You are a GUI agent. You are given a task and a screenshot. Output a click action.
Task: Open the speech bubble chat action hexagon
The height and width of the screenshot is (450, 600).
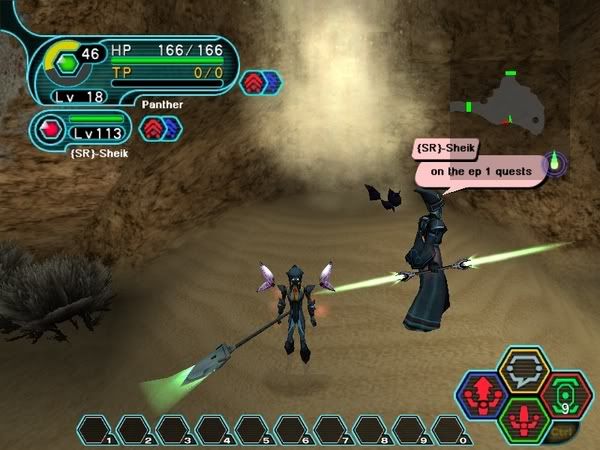pos(523,371)
